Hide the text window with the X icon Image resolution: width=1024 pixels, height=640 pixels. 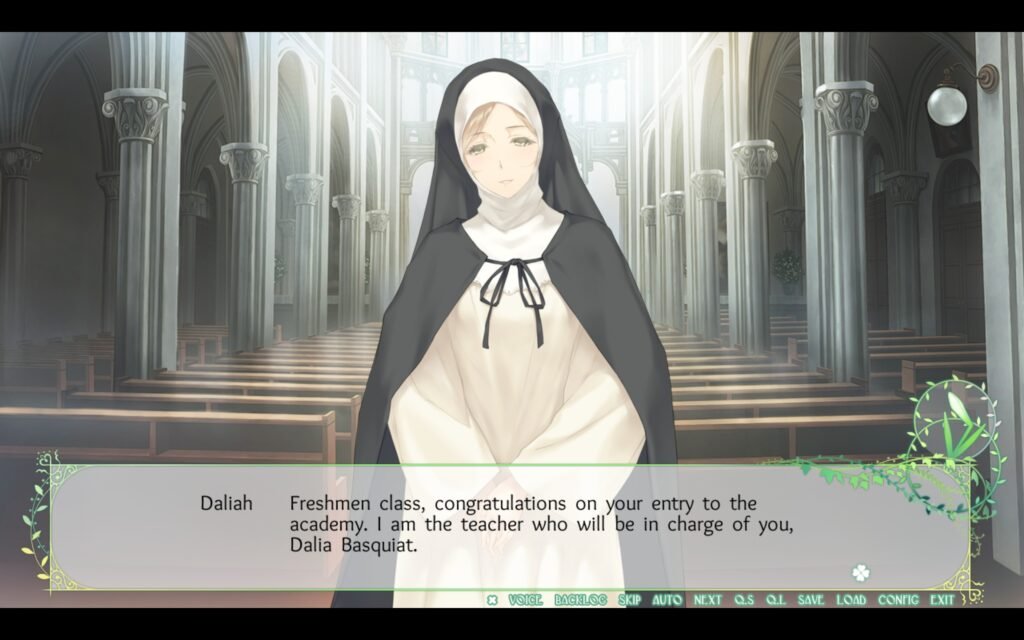pyautogui.click(x=492, y=600)
